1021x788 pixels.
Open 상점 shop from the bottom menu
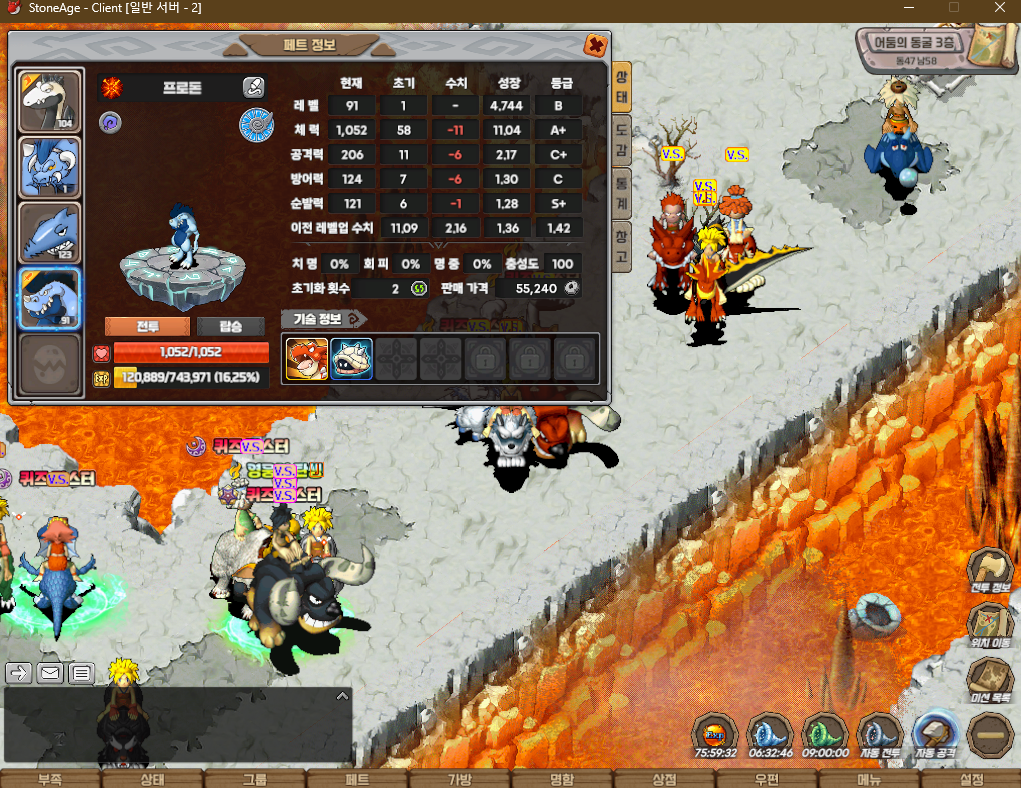pyautogui.click(x=664, y=780)
